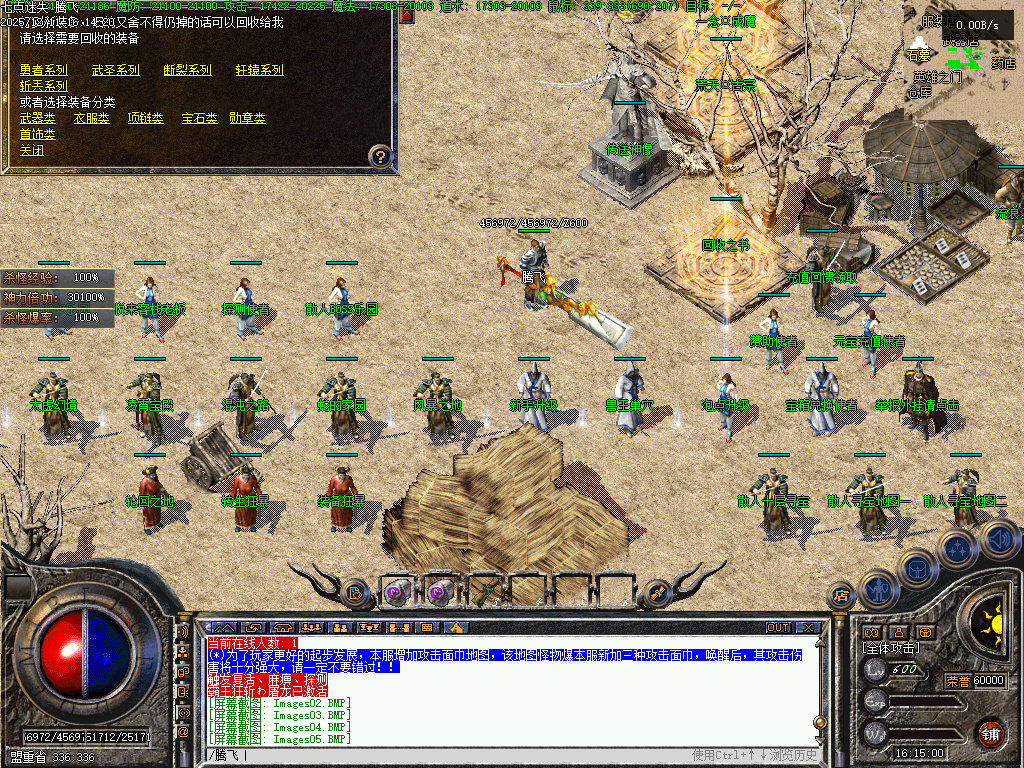Choose the 勋章类 medal category
Image resolution: width=1024 pixels, height=768 pixels.
click(248, 118)
